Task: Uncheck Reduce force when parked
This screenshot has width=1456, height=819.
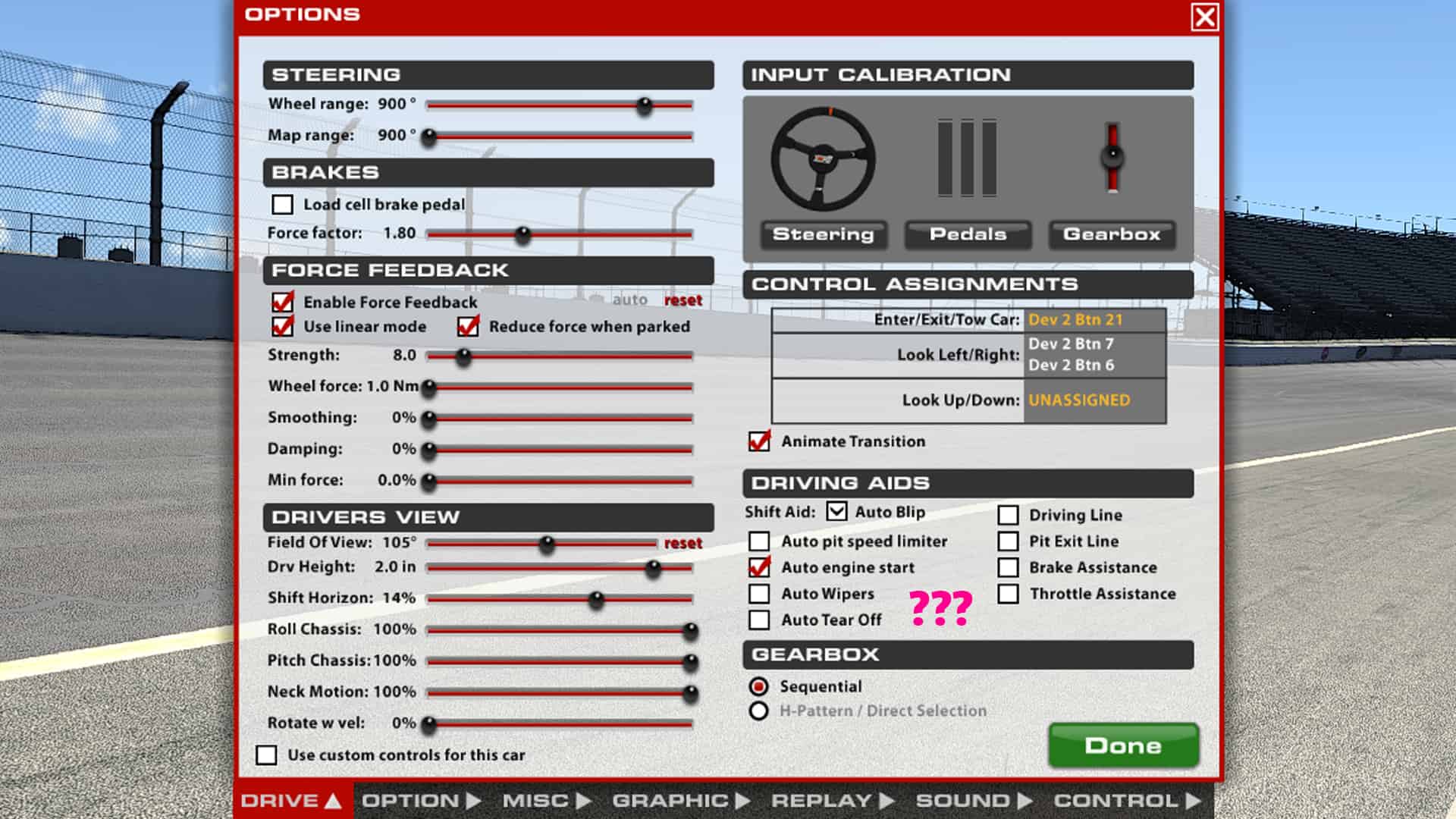Action: pos(467,327)
